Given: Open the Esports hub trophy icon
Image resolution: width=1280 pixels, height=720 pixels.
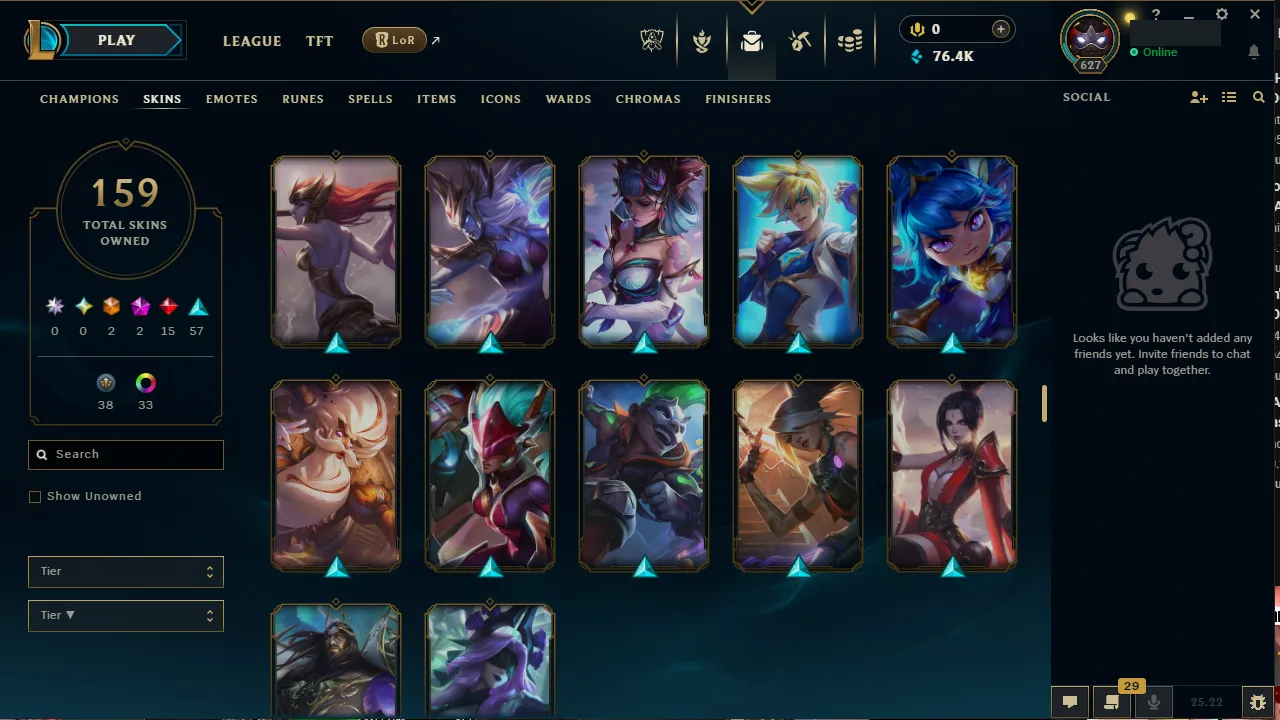Looking at the screenshot, I should [651, 41].
